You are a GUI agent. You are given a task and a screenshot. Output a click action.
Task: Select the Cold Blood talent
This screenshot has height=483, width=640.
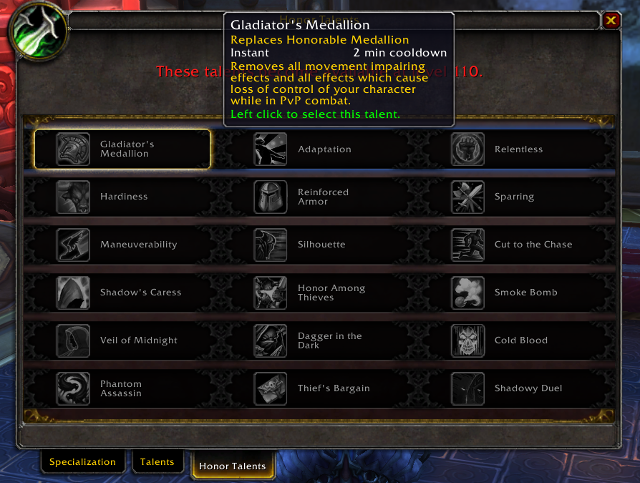(x=517, y=341)
